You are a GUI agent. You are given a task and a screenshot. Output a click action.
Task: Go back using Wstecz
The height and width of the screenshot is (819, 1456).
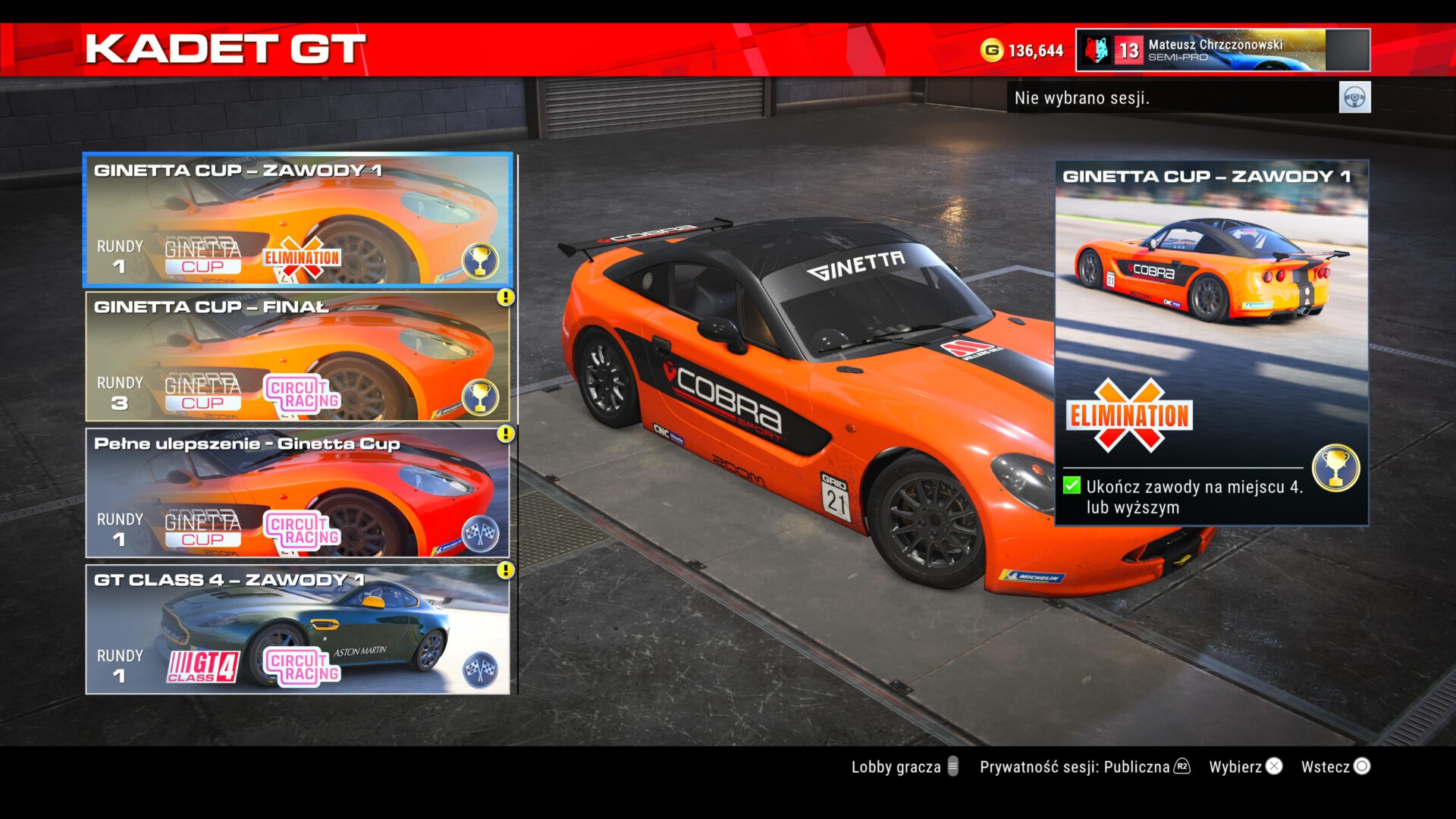1335,767
